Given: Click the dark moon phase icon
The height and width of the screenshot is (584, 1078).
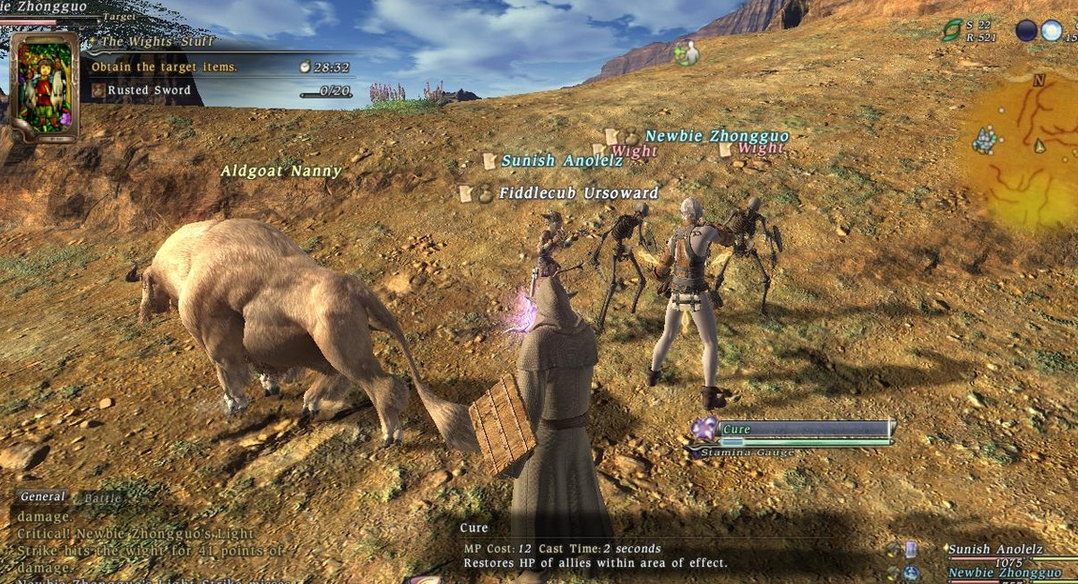Looking at the screenshot, I should (x=1026, y=30).
